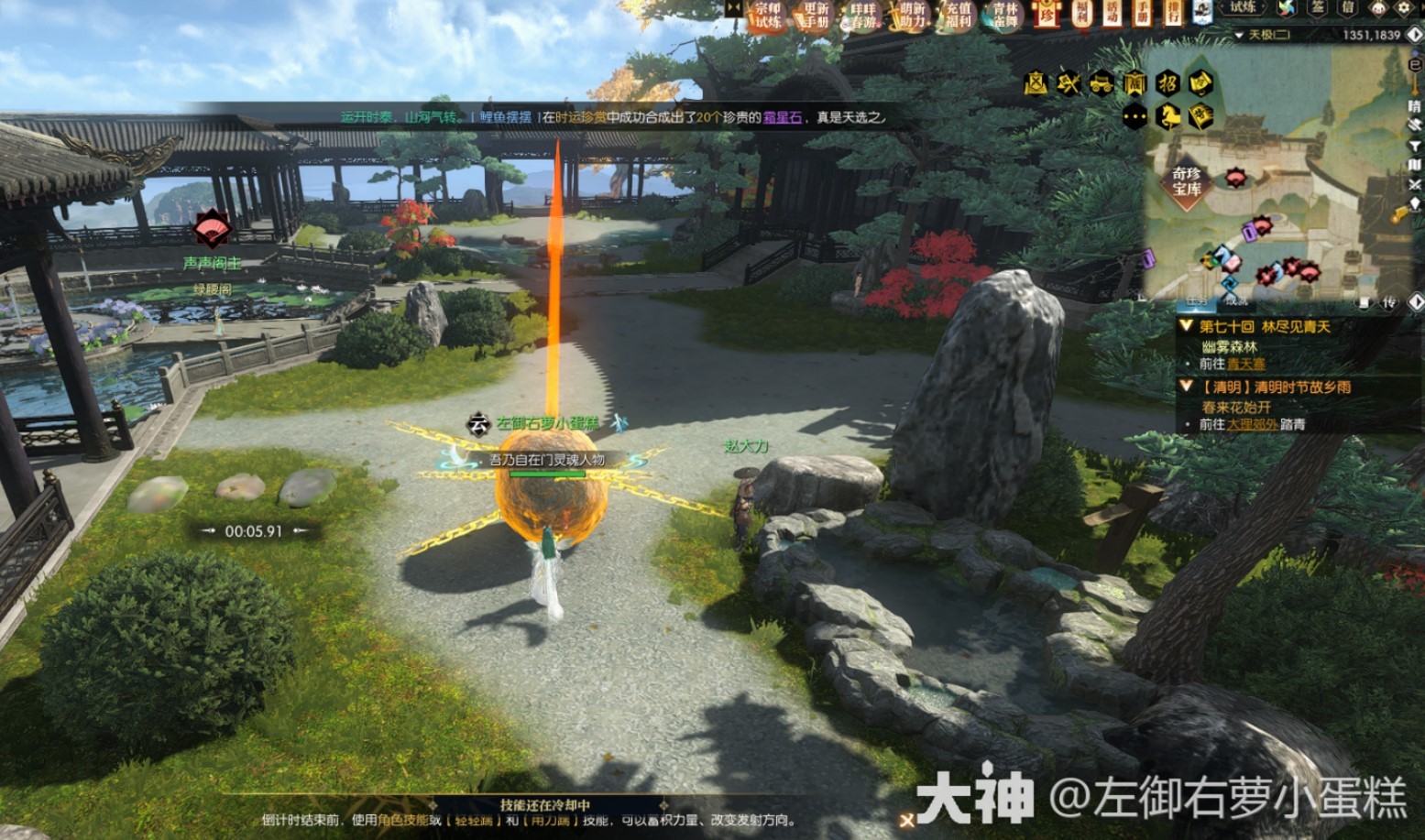Switch to the 成就 tab
1425x840 pixels.
(x=1235, y=303)
